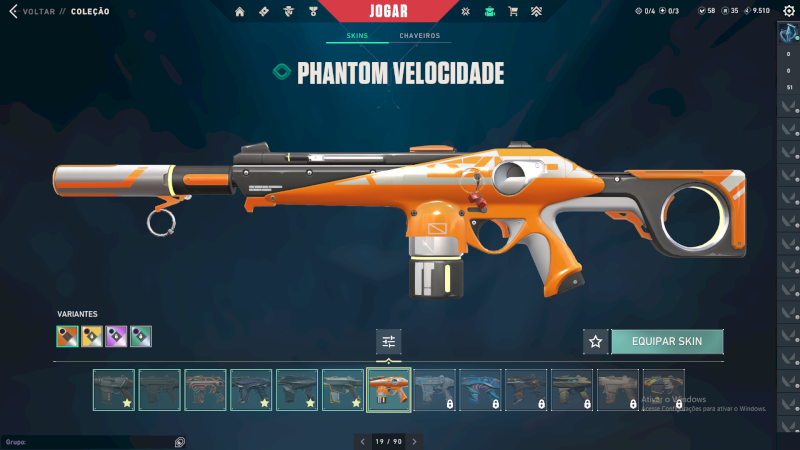800x450 pixels.
Task: Select the locked blue-and-pink Phantom skin thumbnail
Action: coord(481,389)
